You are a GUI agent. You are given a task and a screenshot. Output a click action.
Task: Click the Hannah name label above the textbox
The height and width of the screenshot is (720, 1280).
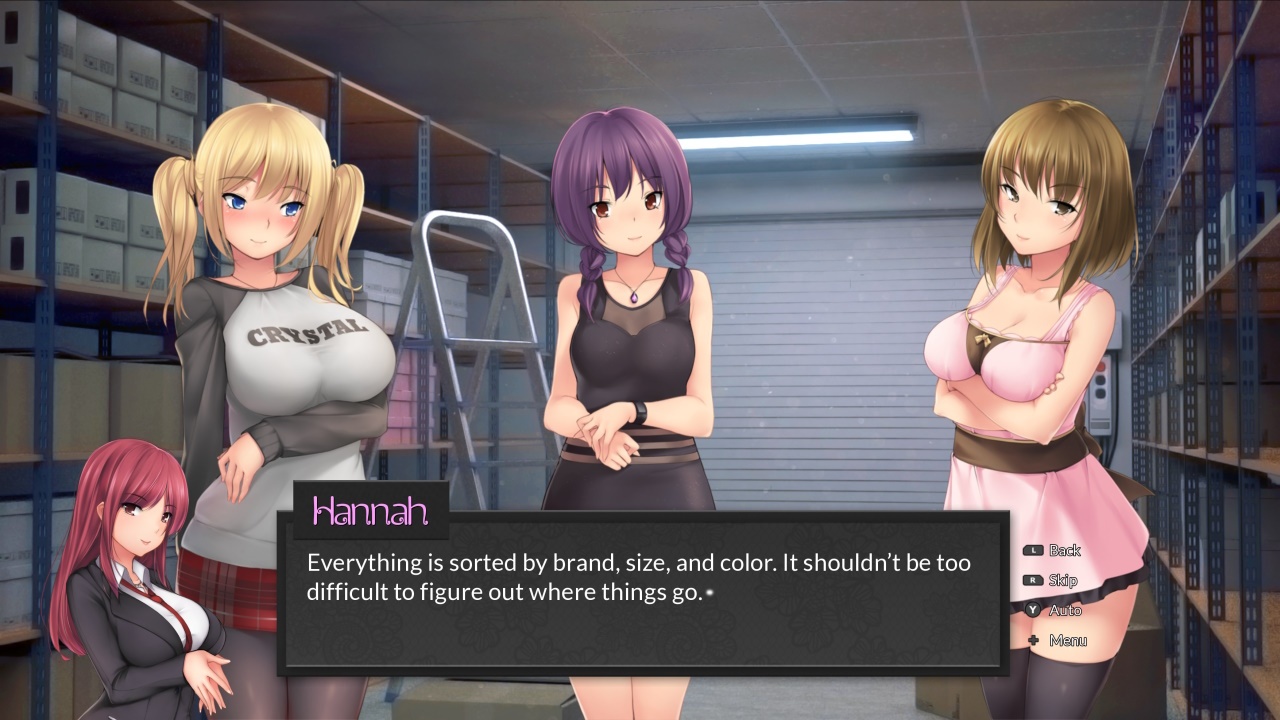point(371,512)
